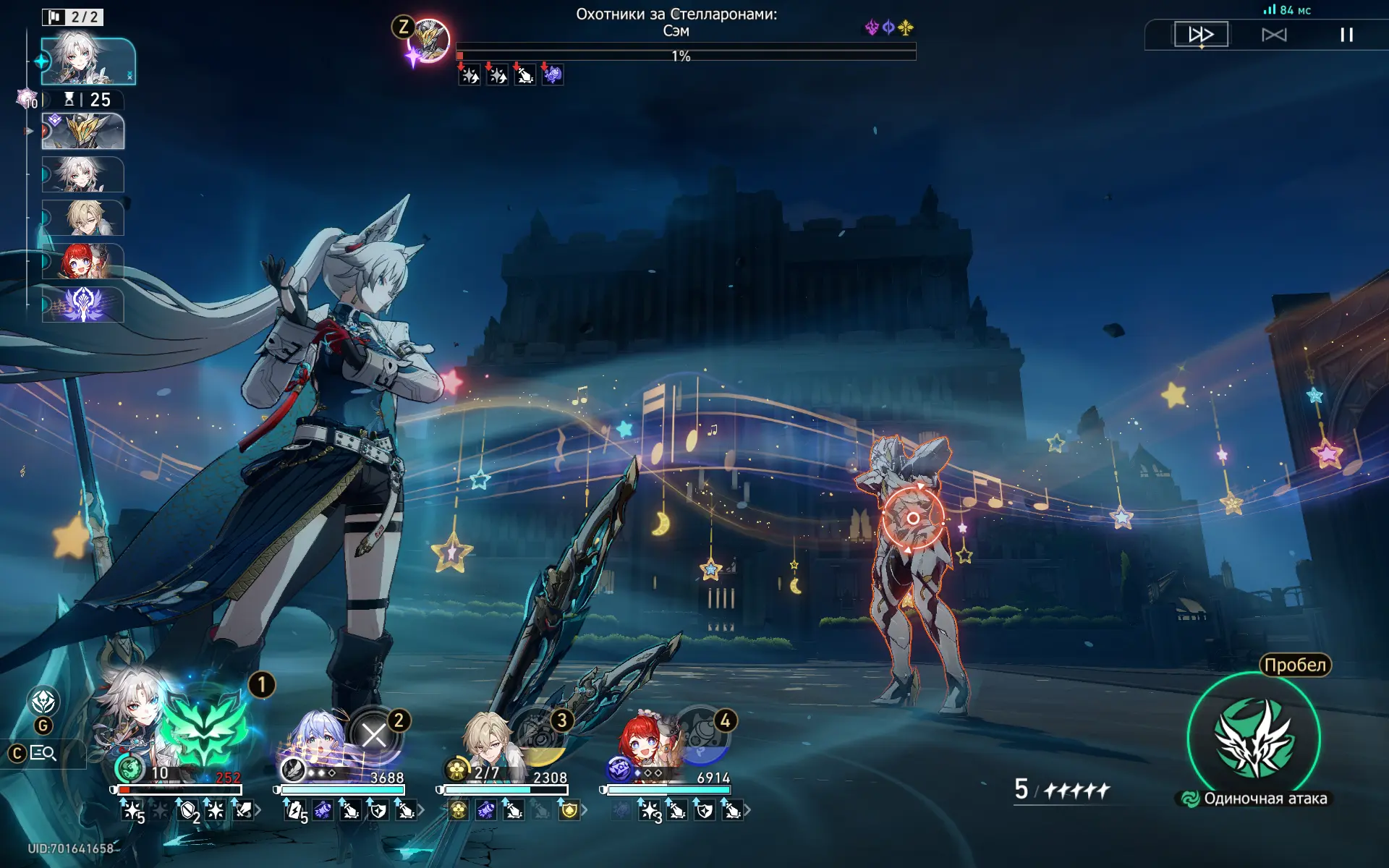1389x868 pixels.
Task: Select the blond character portrait at bottom
Action: [487, 739]
